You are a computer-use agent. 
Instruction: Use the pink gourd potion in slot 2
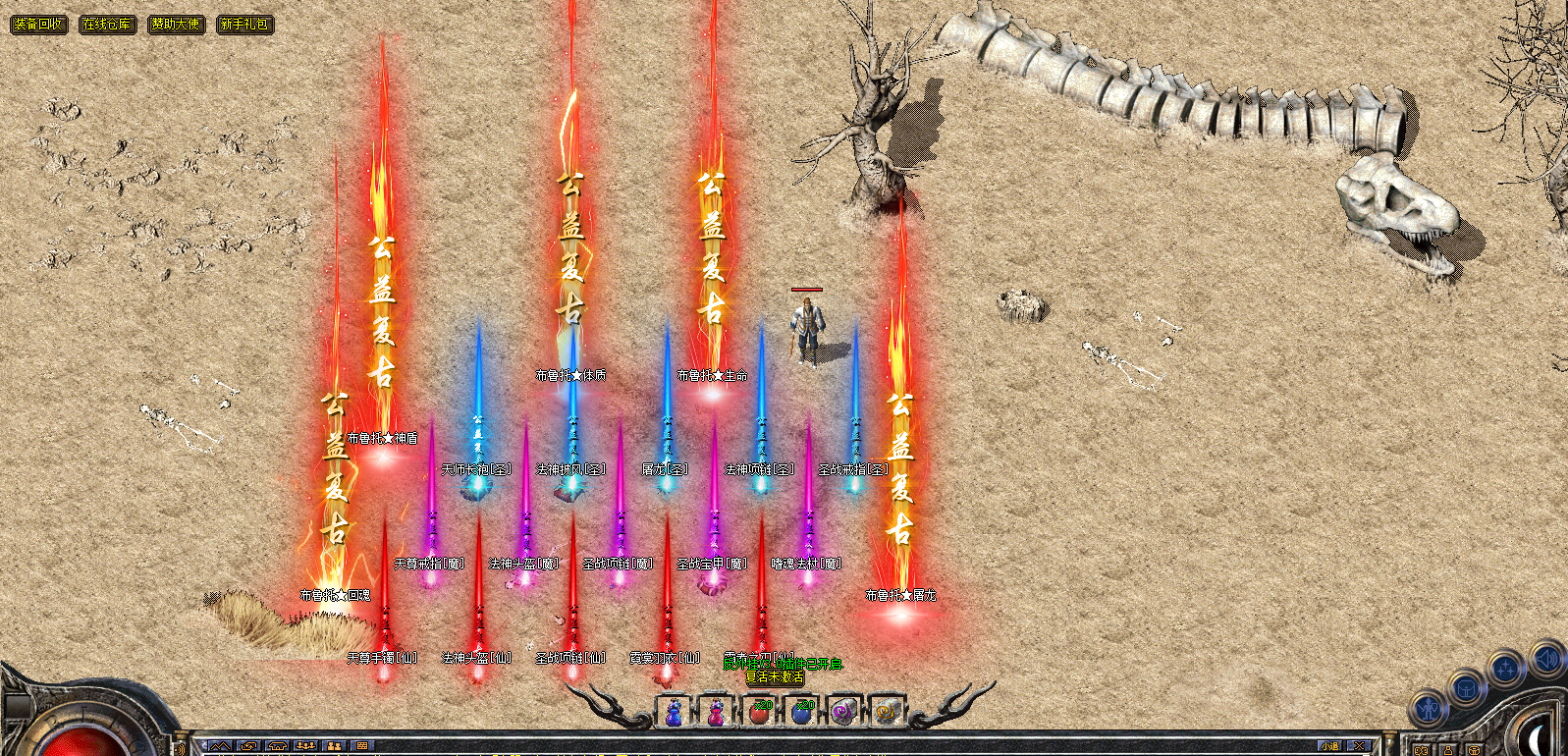pyautogui.click(x=716, y=713)
